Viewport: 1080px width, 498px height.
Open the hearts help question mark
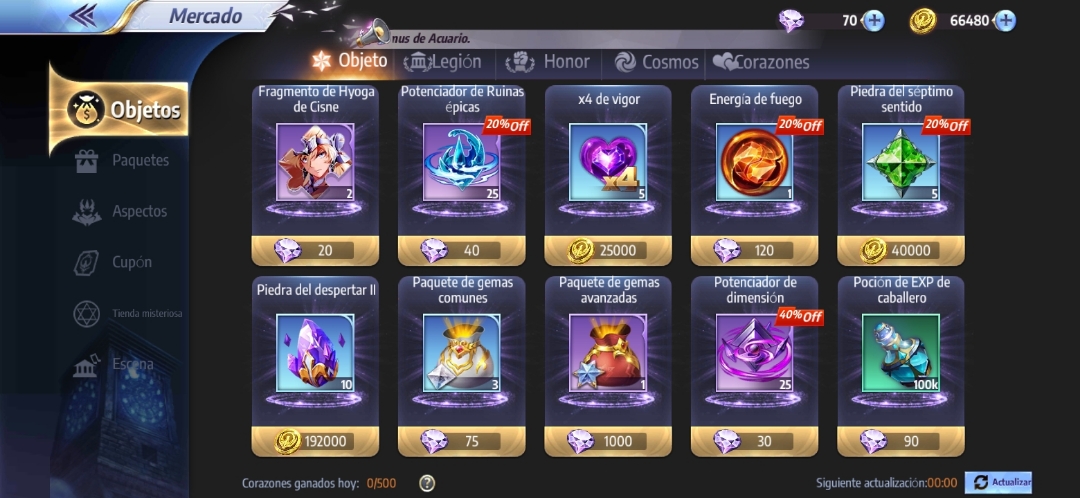tap(427, 484)
